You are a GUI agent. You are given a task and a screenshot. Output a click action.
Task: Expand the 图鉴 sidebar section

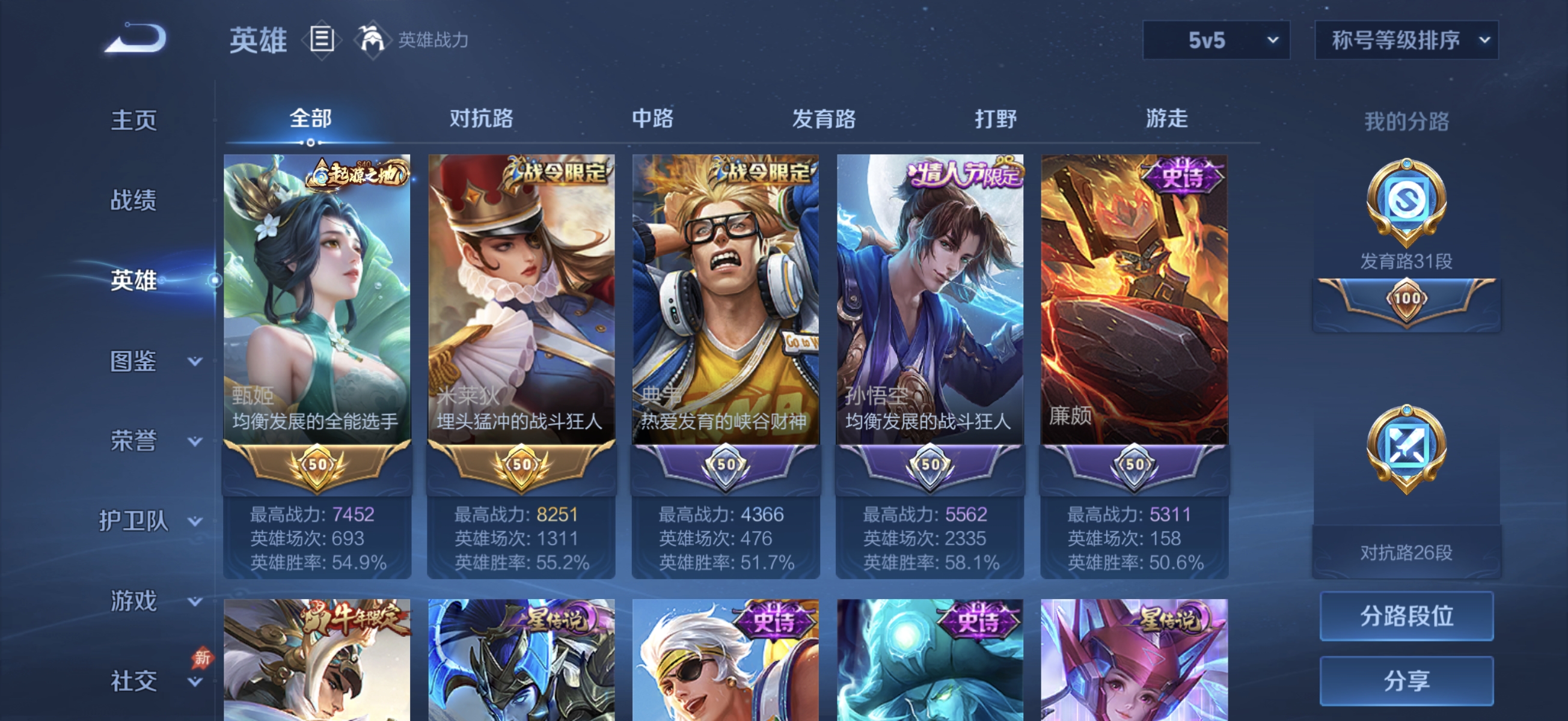point(135,363)
